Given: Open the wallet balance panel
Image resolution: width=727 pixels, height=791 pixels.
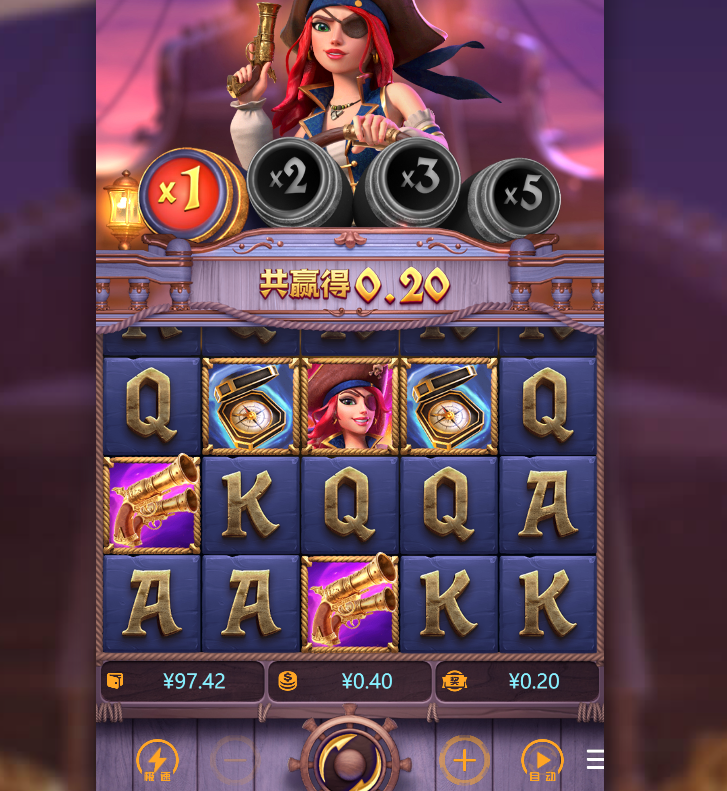Looking at the screenshot, I should 182,682.
